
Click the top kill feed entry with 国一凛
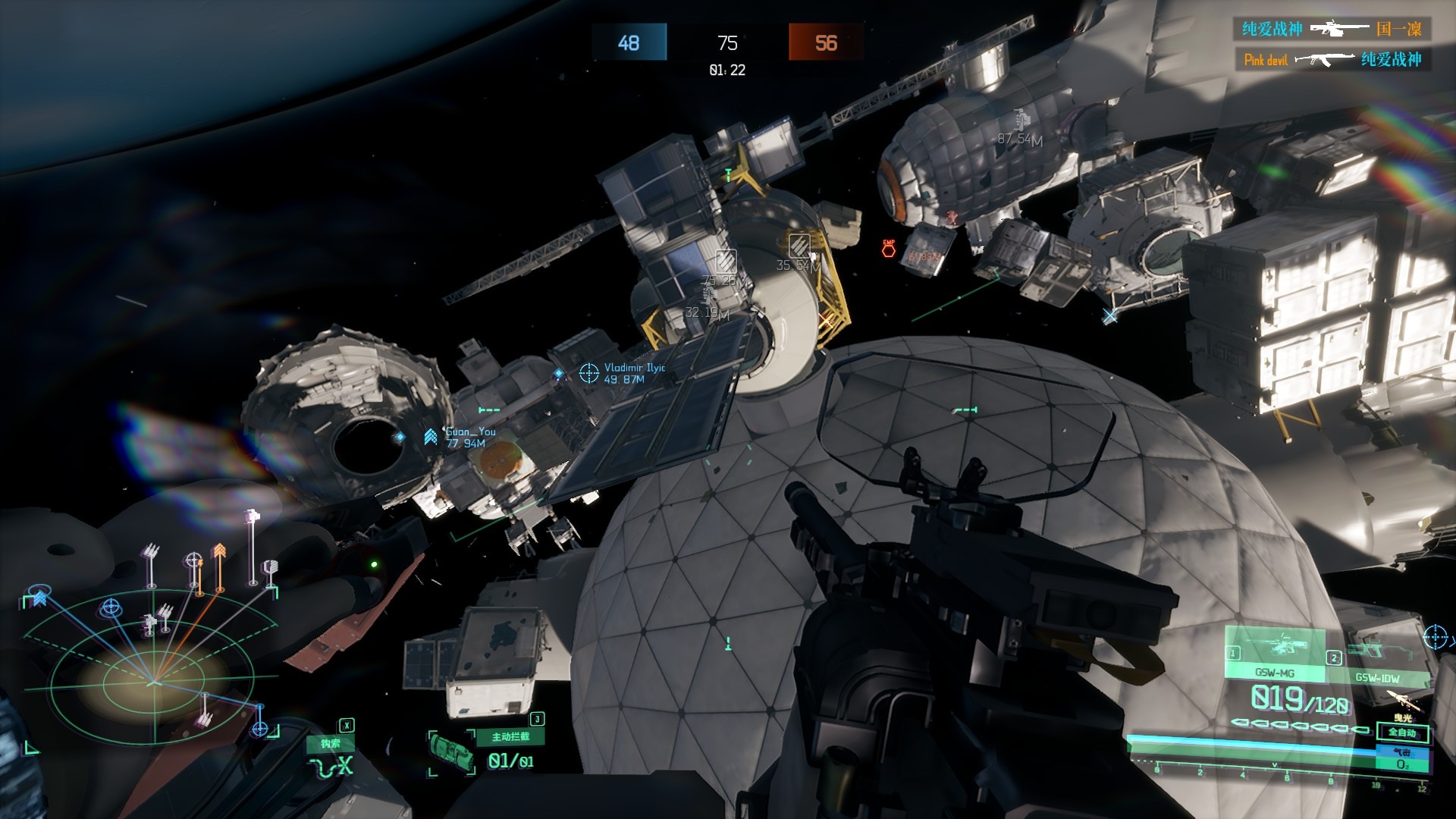tap(1332, 30)
